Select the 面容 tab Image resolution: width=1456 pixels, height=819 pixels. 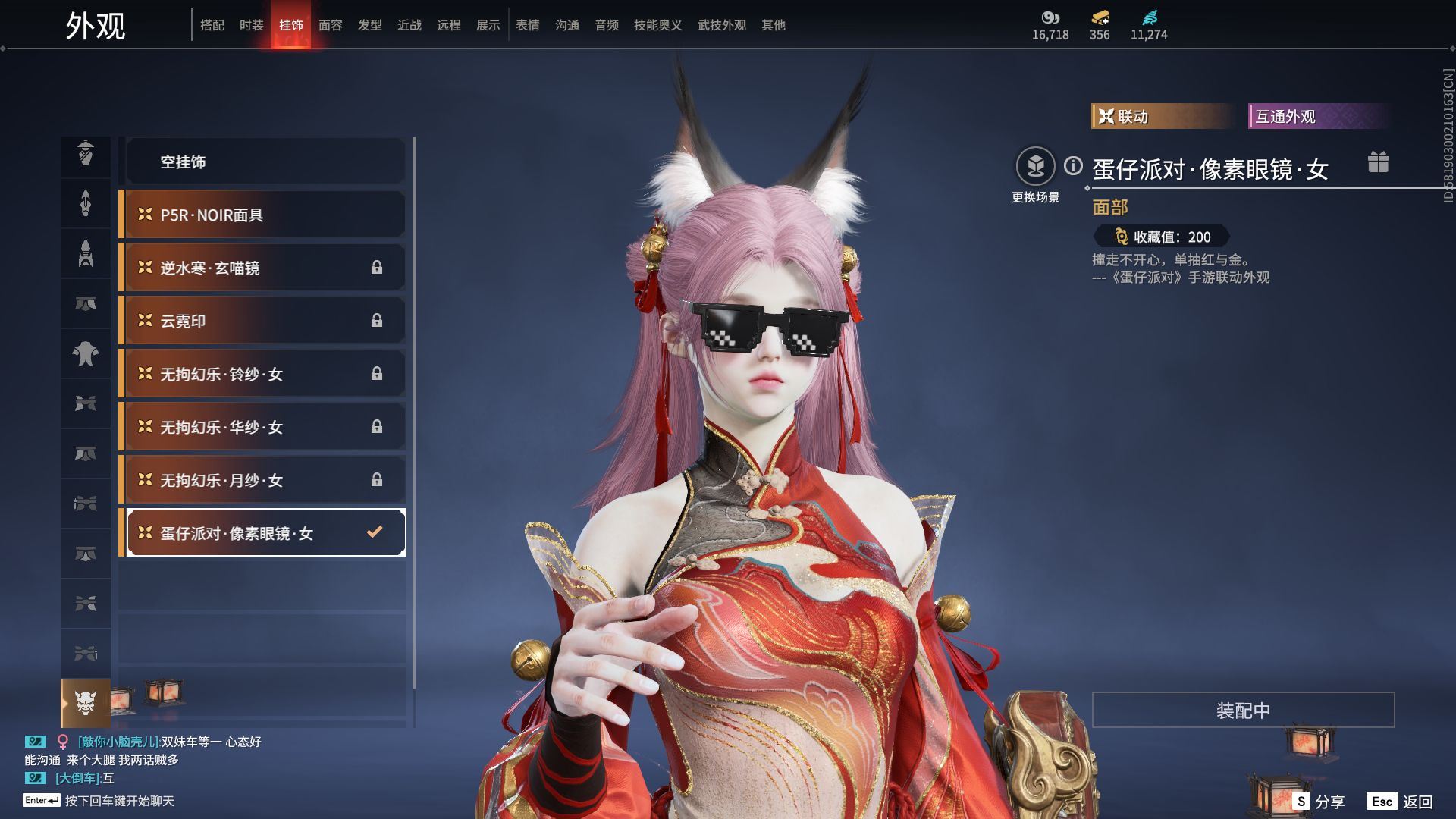pyautogui.click(x=330, y=25)
